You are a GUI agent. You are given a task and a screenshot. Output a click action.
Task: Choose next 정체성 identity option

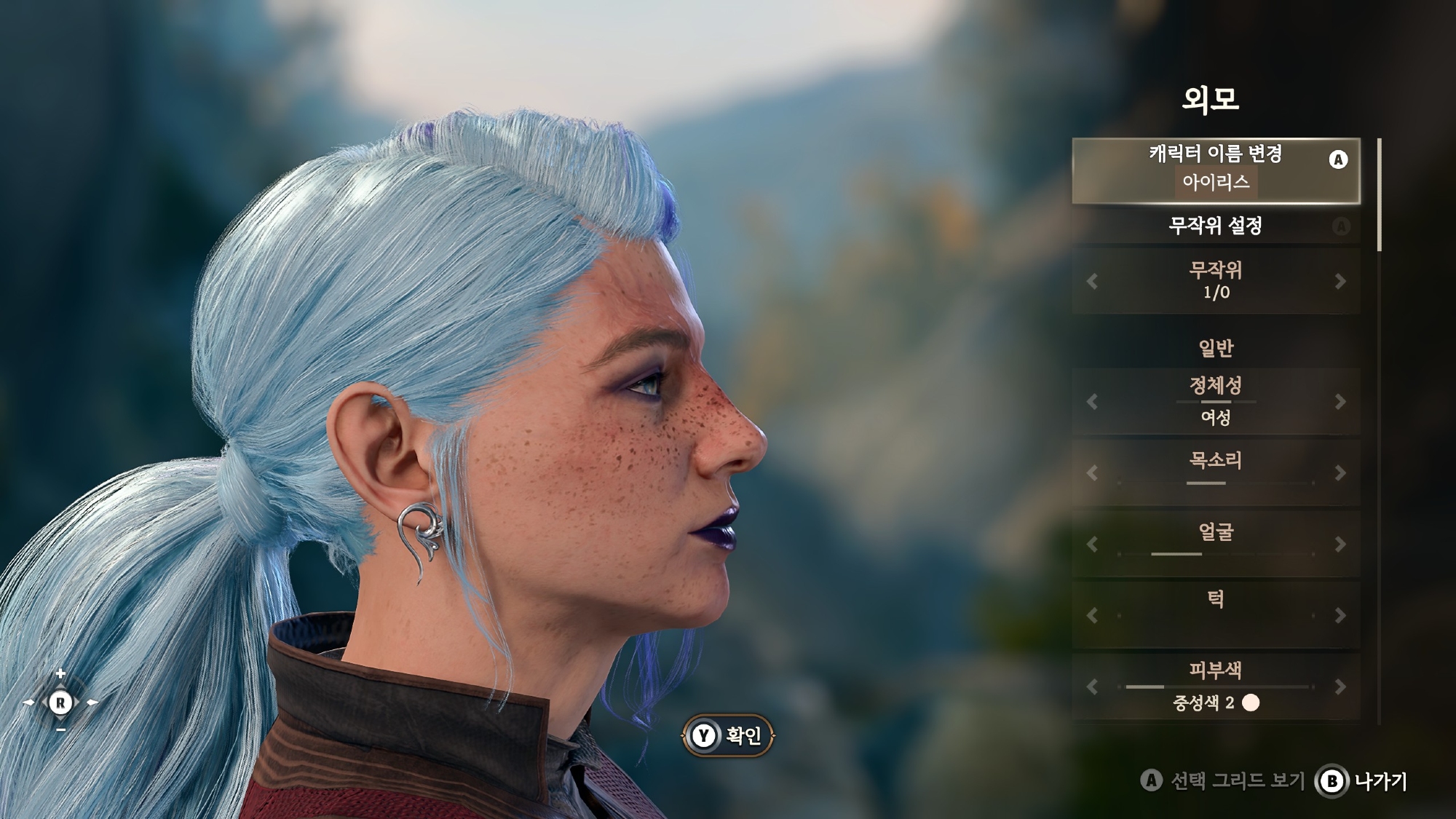tap(1340, 401)
